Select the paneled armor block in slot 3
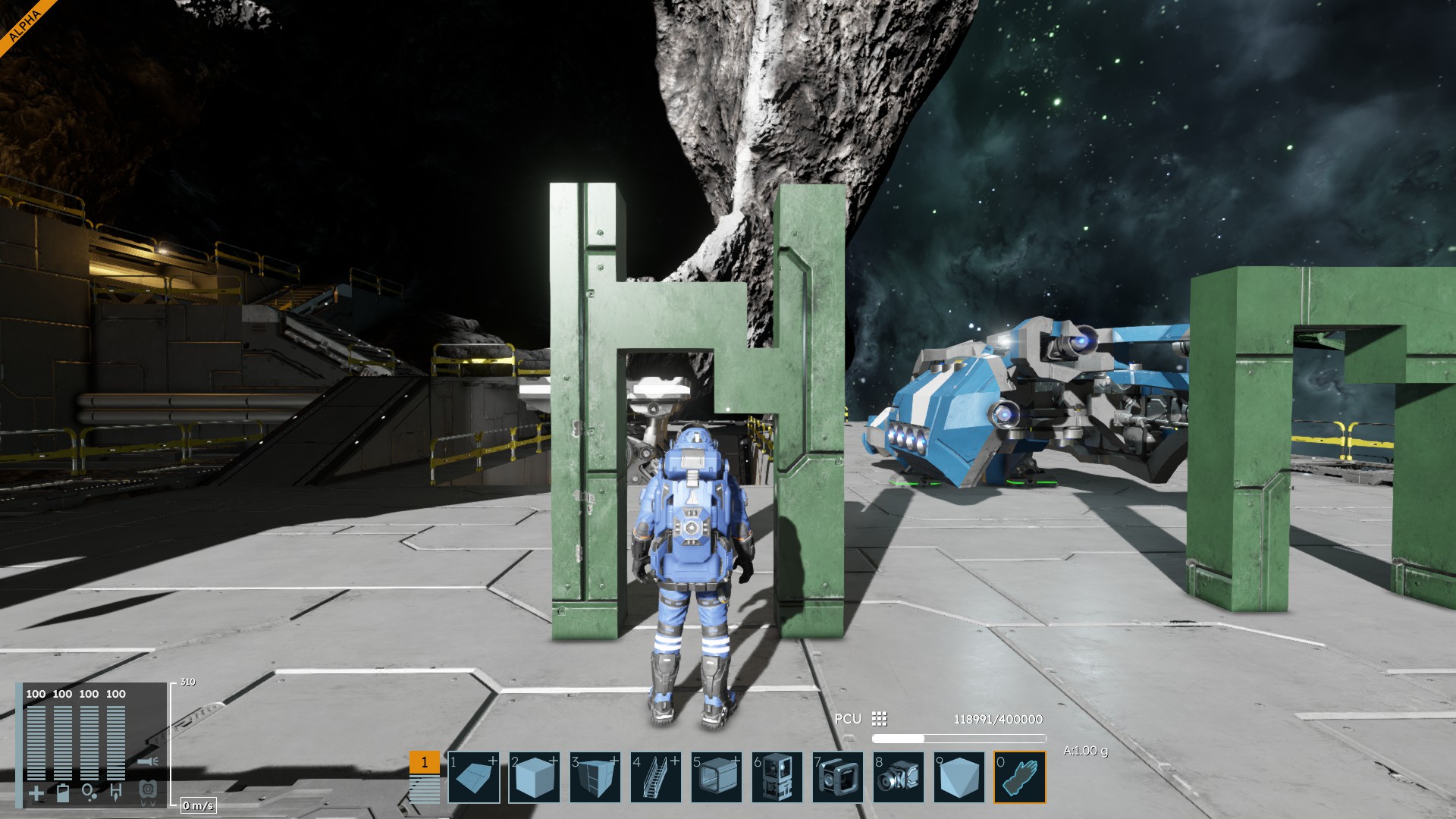 click(x=595, y=777)
